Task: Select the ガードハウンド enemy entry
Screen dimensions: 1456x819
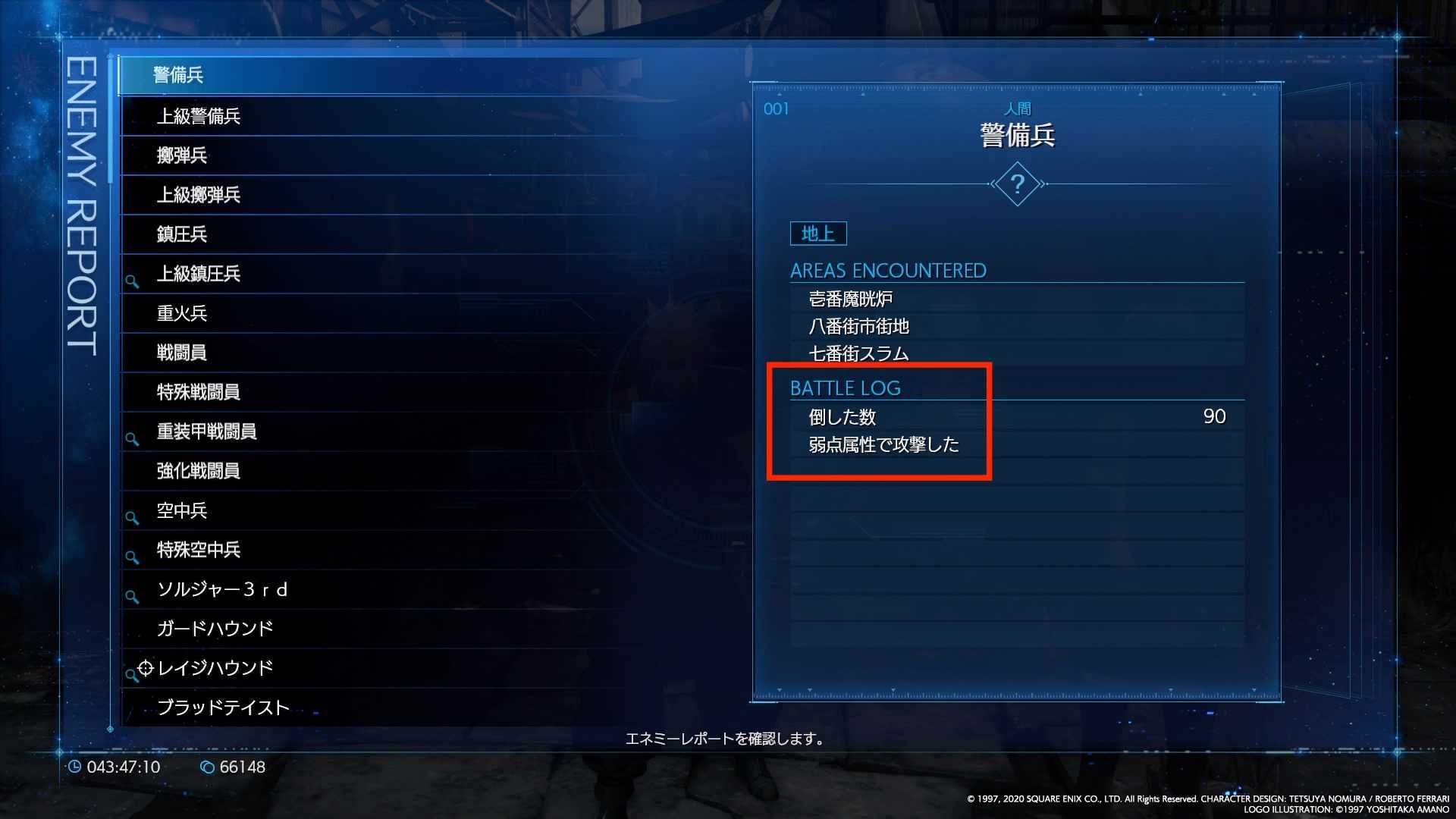Action: click(303, 628)
